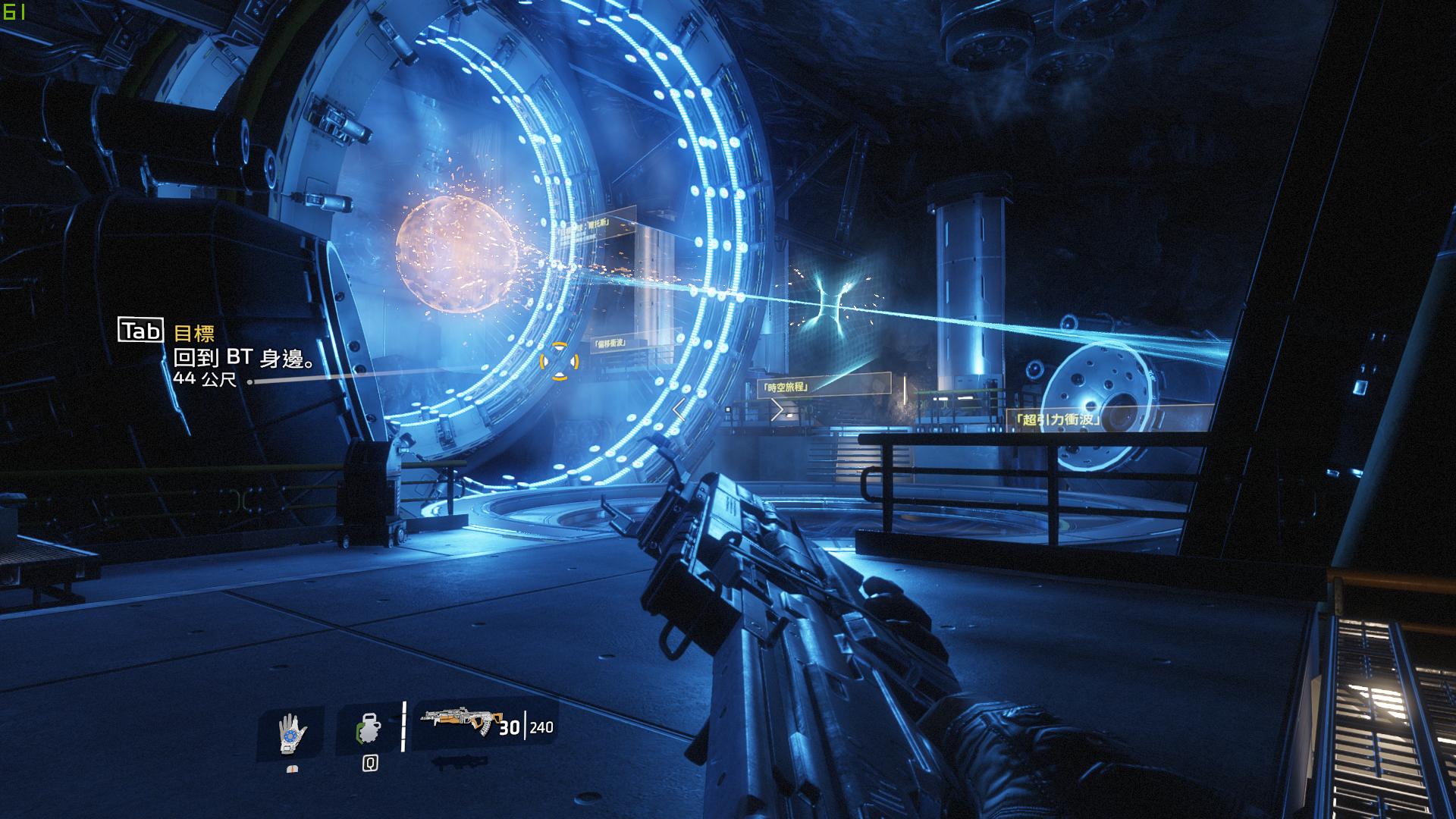Click the orange objective waypoint marker
Screen dimensions: 1456x819
559,360
